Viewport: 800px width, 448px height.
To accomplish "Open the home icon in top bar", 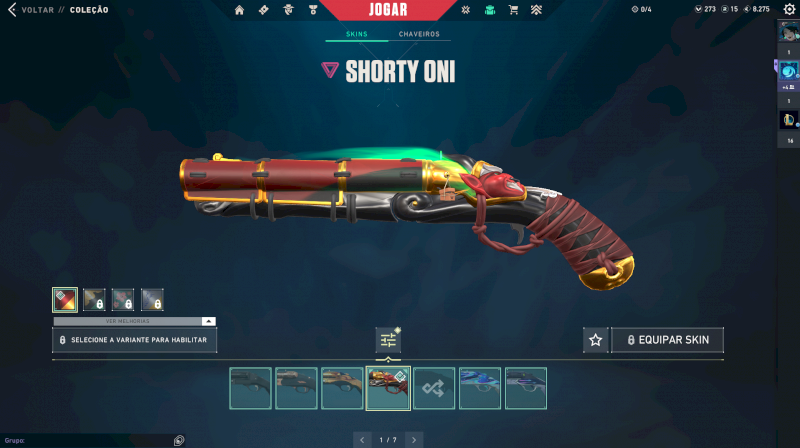I will [239, 10].
